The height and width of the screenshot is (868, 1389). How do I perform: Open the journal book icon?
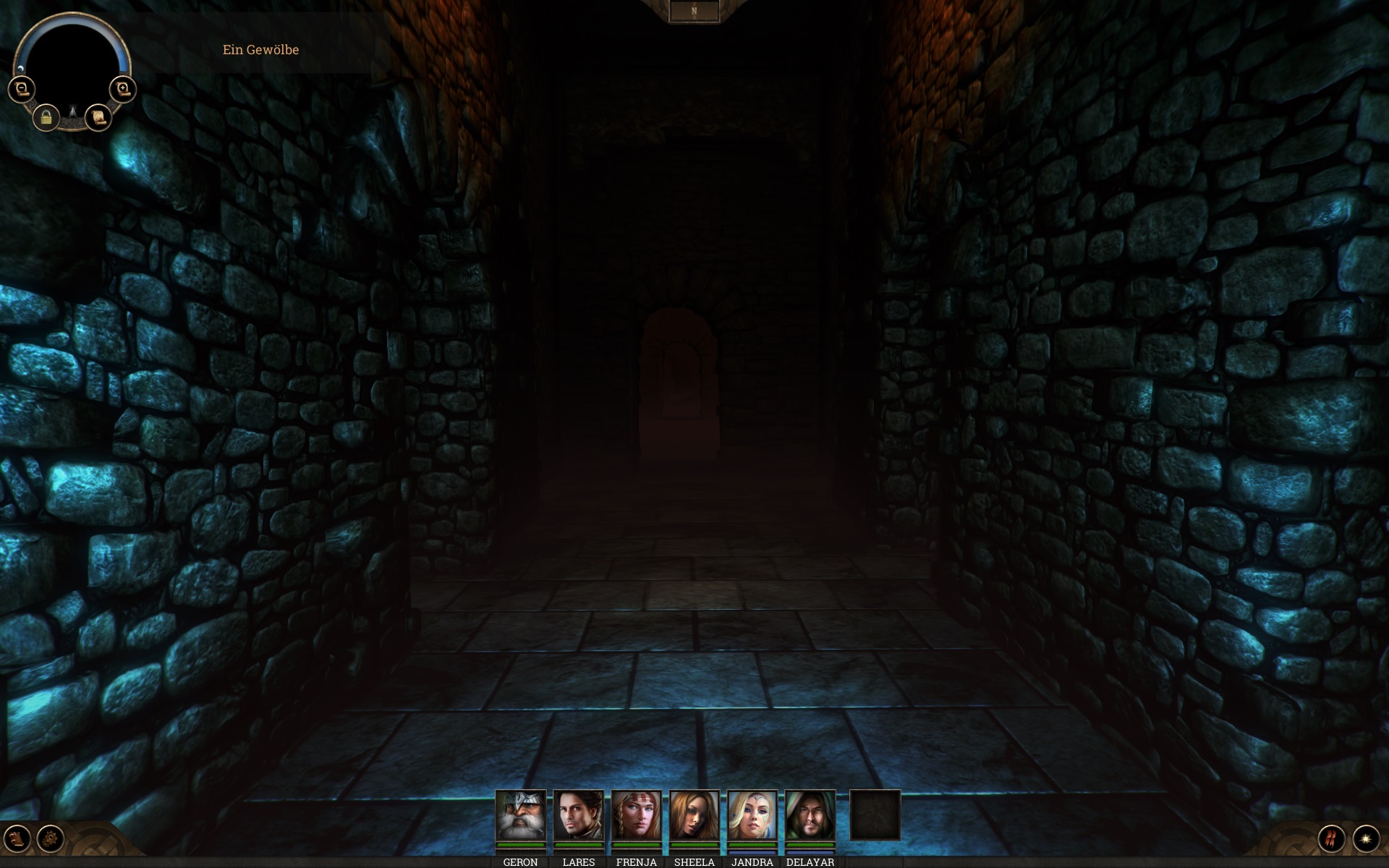pyautogui.click(x=19, y=838)
